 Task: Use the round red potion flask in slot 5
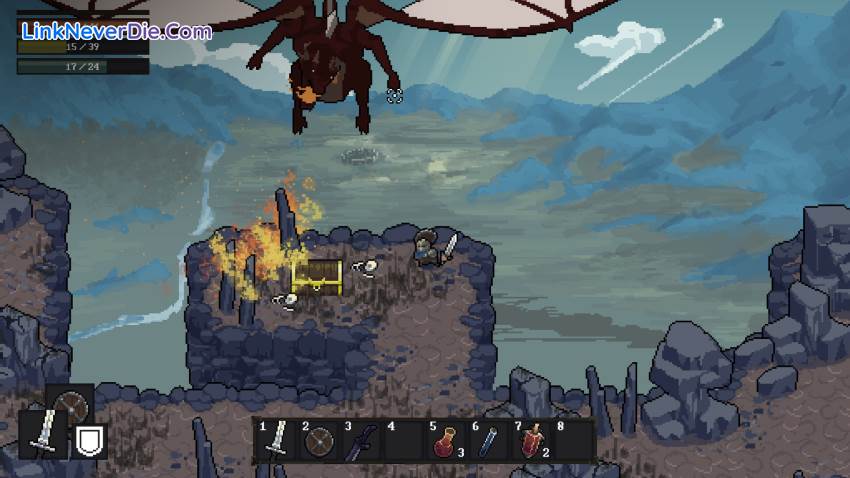pyautogui.click(x=444, y=441)
